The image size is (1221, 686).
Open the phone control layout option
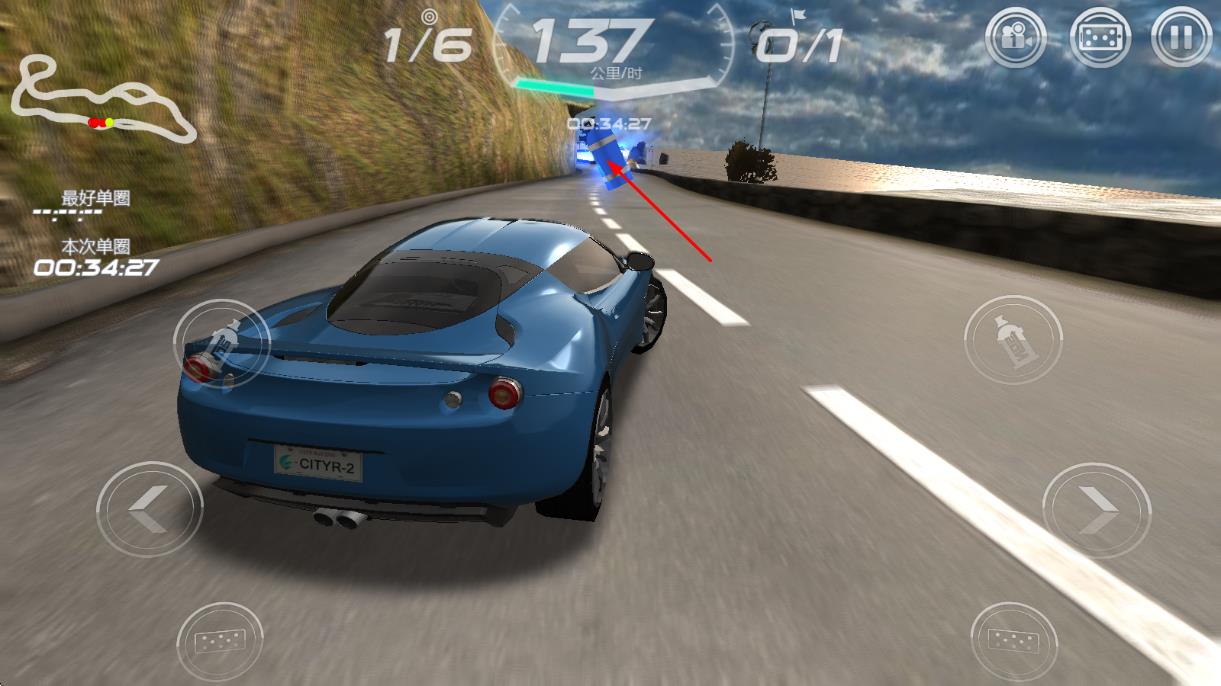point(1100,38)
